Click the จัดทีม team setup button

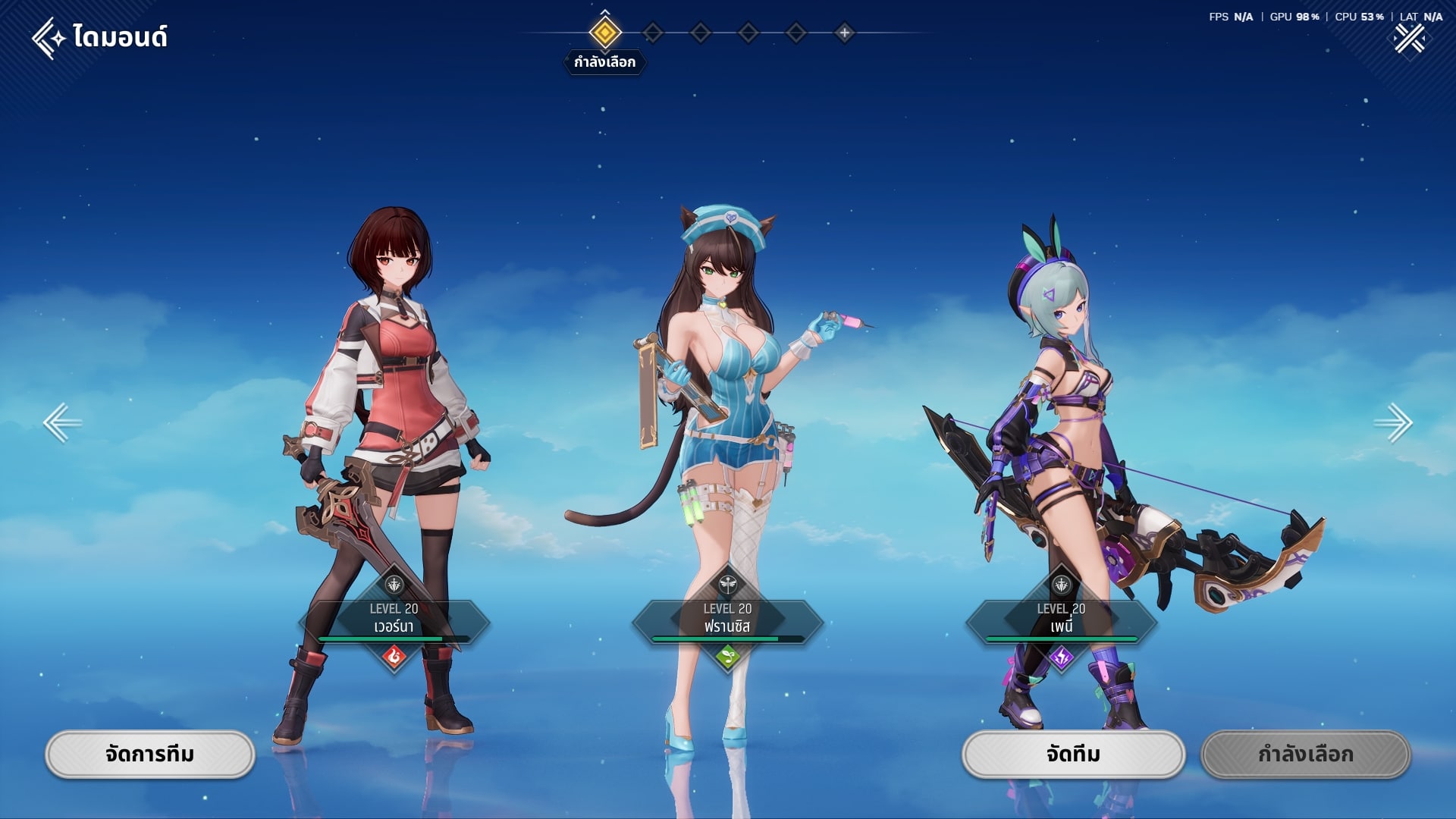[x=1073, y=755]
